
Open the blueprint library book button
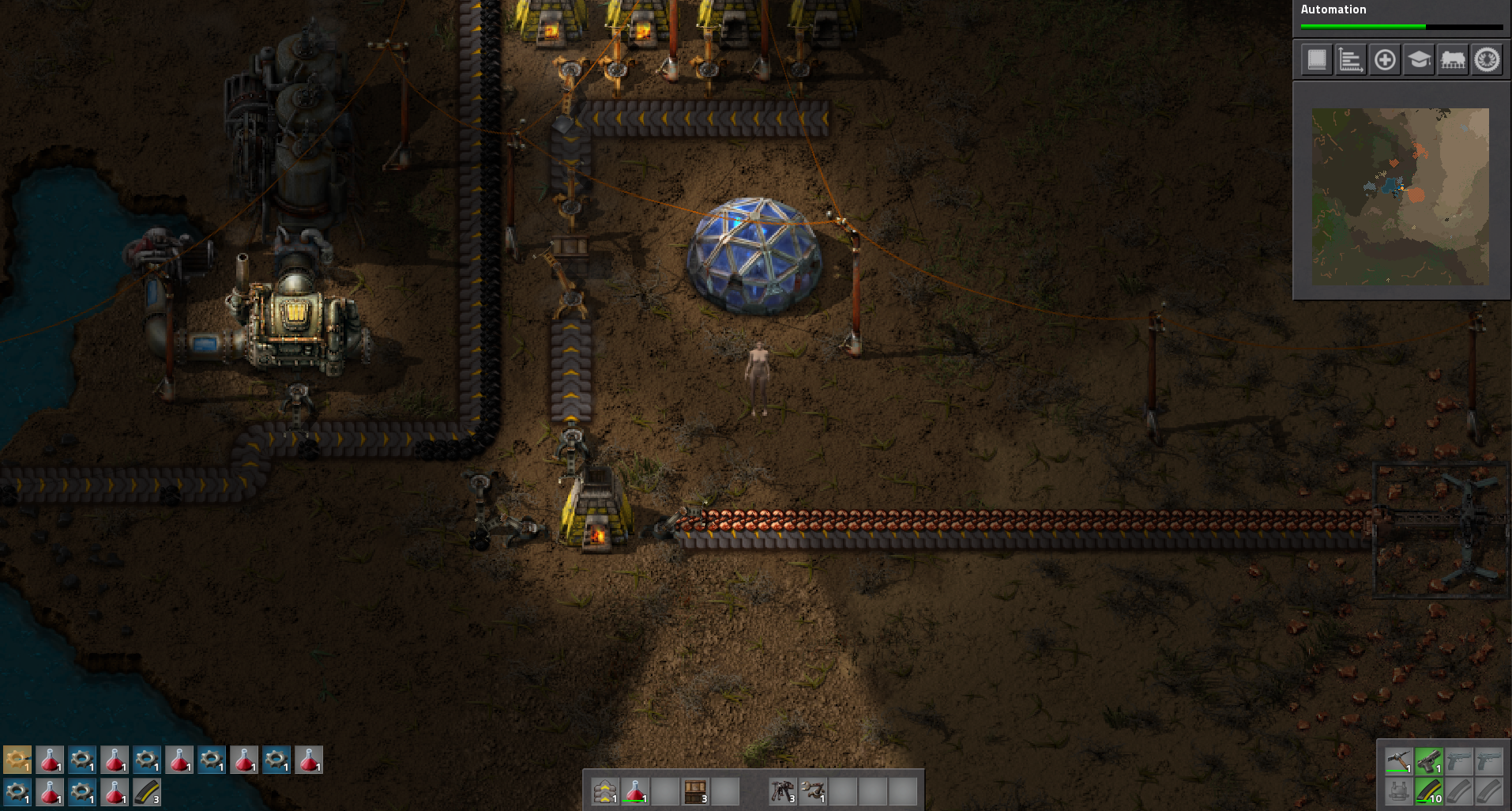click(x=1317, y=60)
